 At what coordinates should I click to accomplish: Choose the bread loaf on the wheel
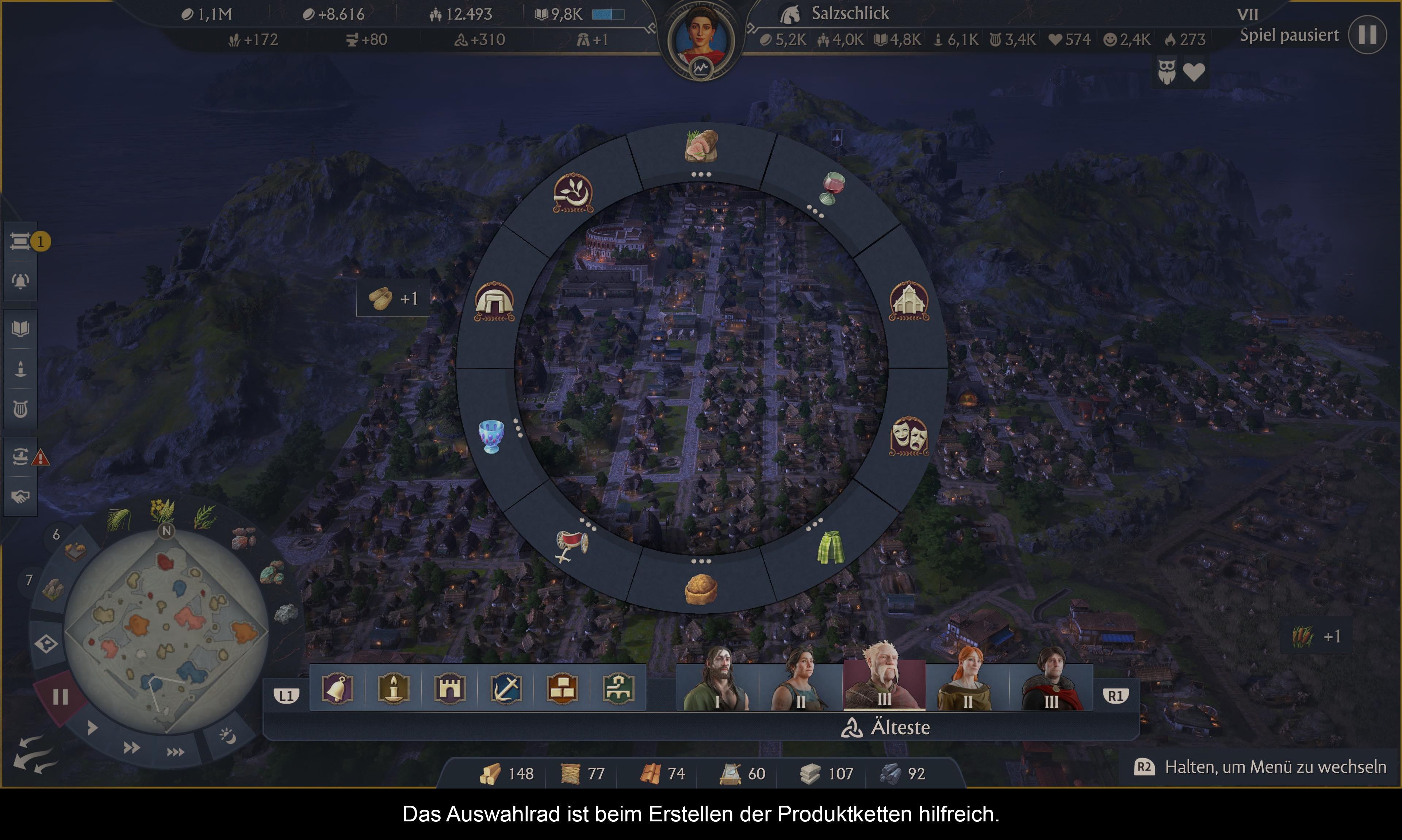[701, 589]
